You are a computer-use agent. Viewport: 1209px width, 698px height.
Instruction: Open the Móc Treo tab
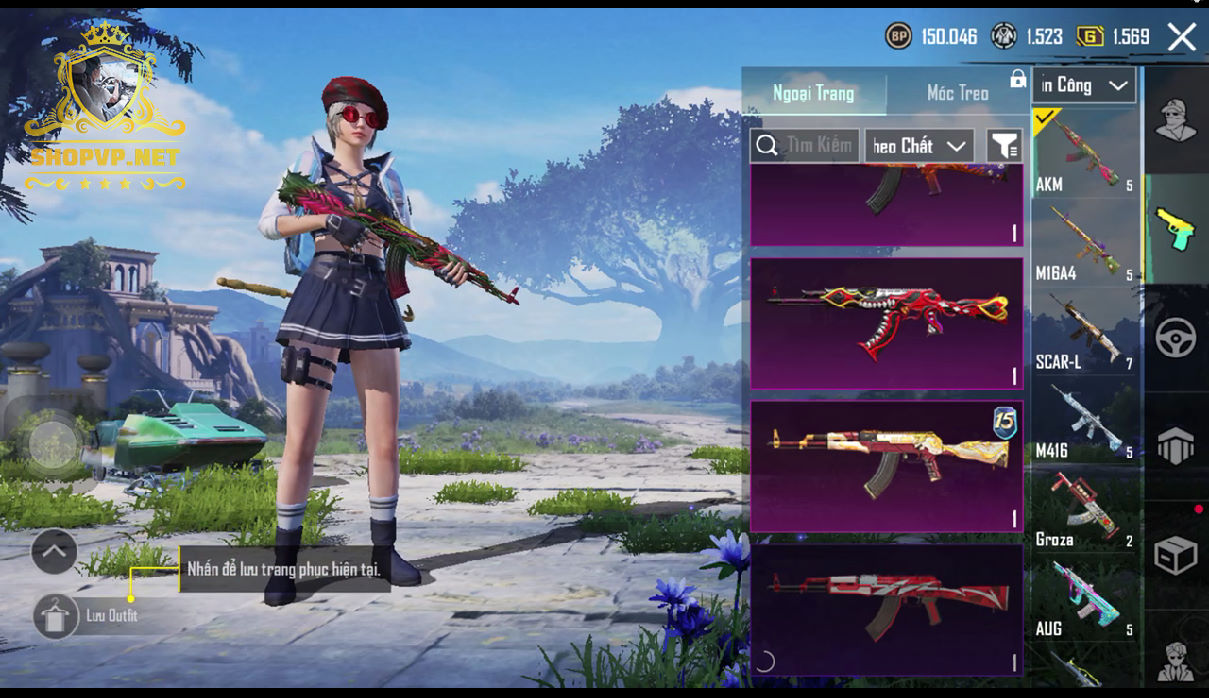point(957,93)
